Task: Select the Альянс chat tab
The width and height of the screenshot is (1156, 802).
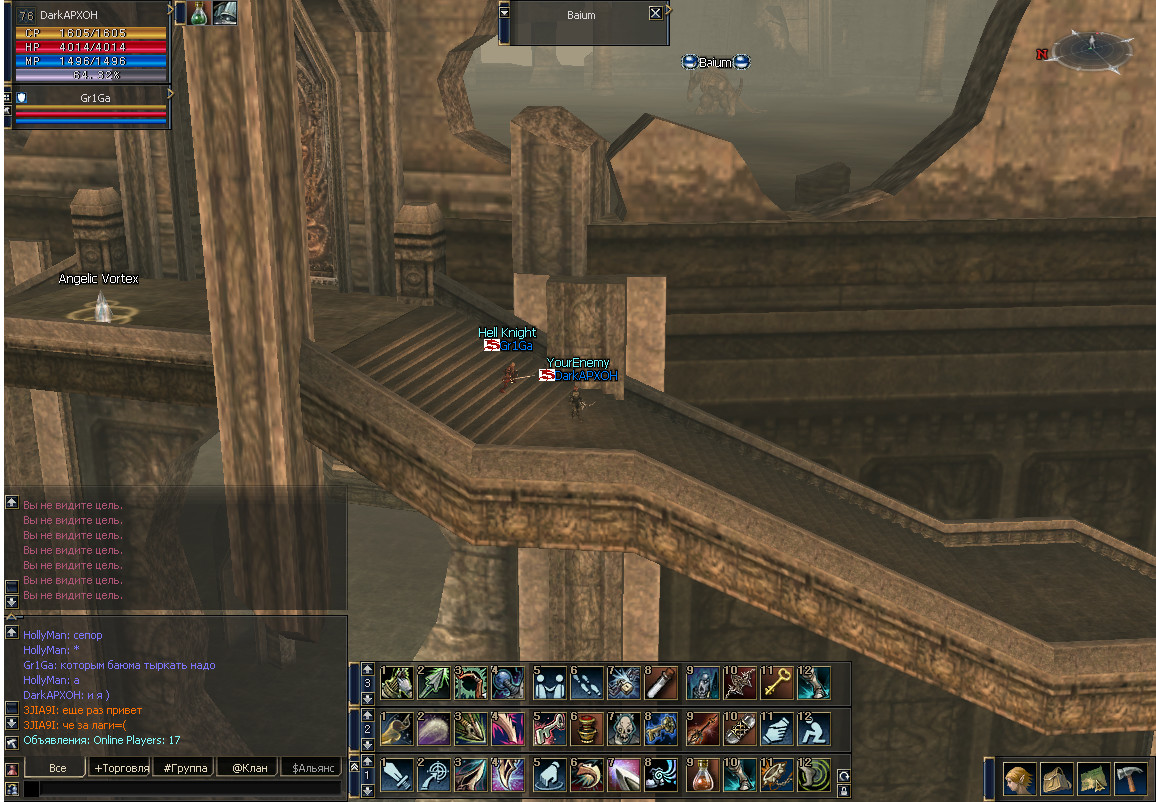Action: click(x=310, y=768)
